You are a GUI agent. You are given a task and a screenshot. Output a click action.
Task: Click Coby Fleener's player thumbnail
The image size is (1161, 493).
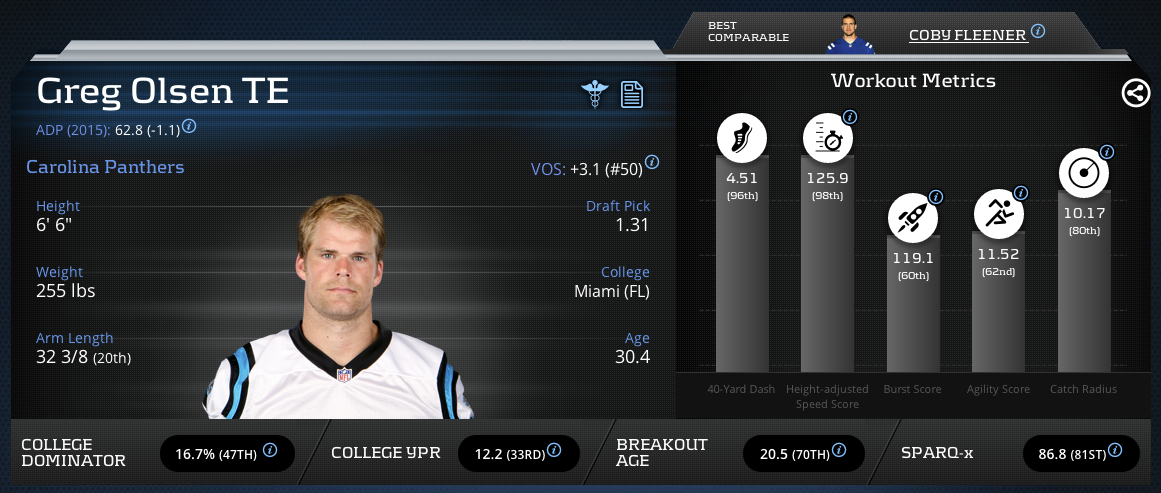[x=850, y=33]
